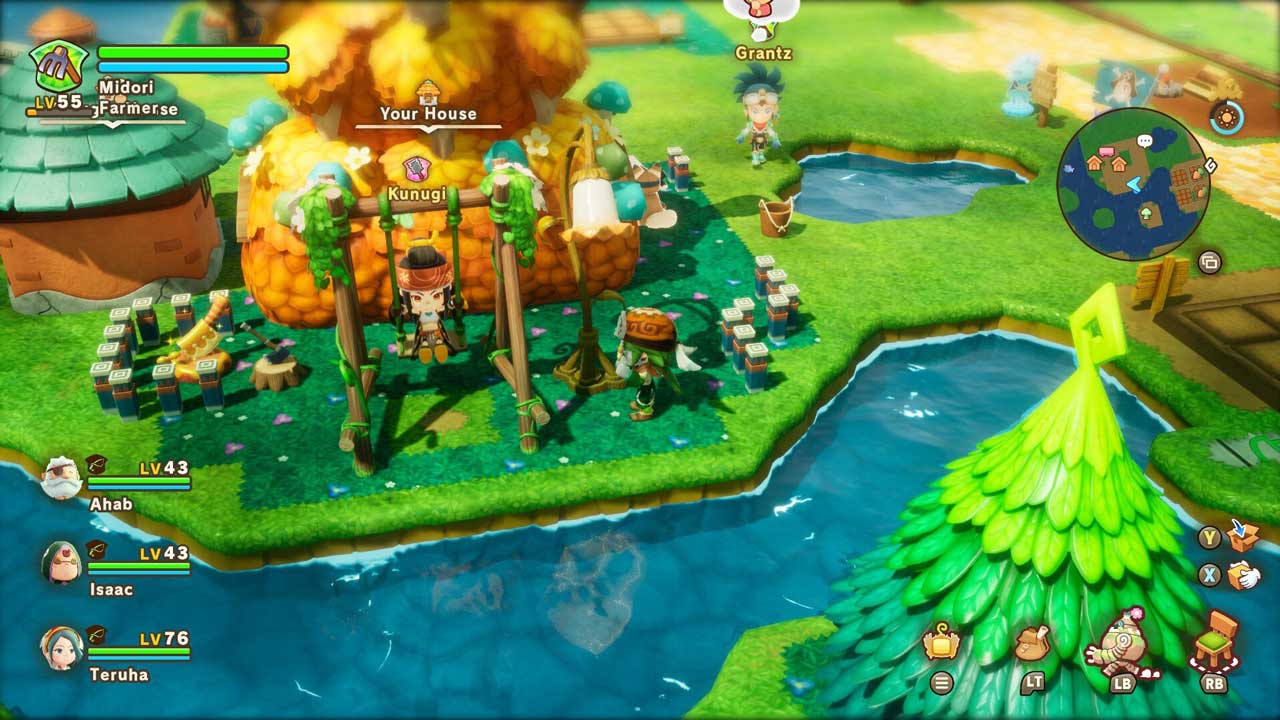The width and height of the screenshot is (1280, 720).
Task: Click the mushroom marker on the minimap
Action: click(1146, 211)
